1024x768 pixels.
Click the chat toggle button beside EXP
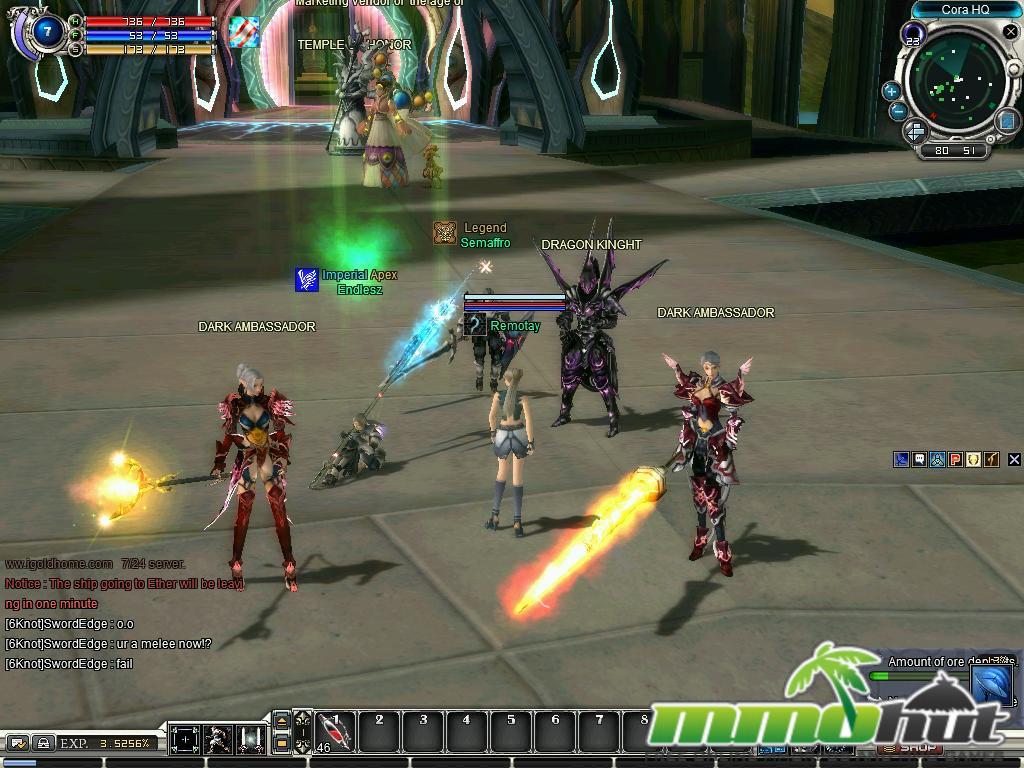pos(18,743)
